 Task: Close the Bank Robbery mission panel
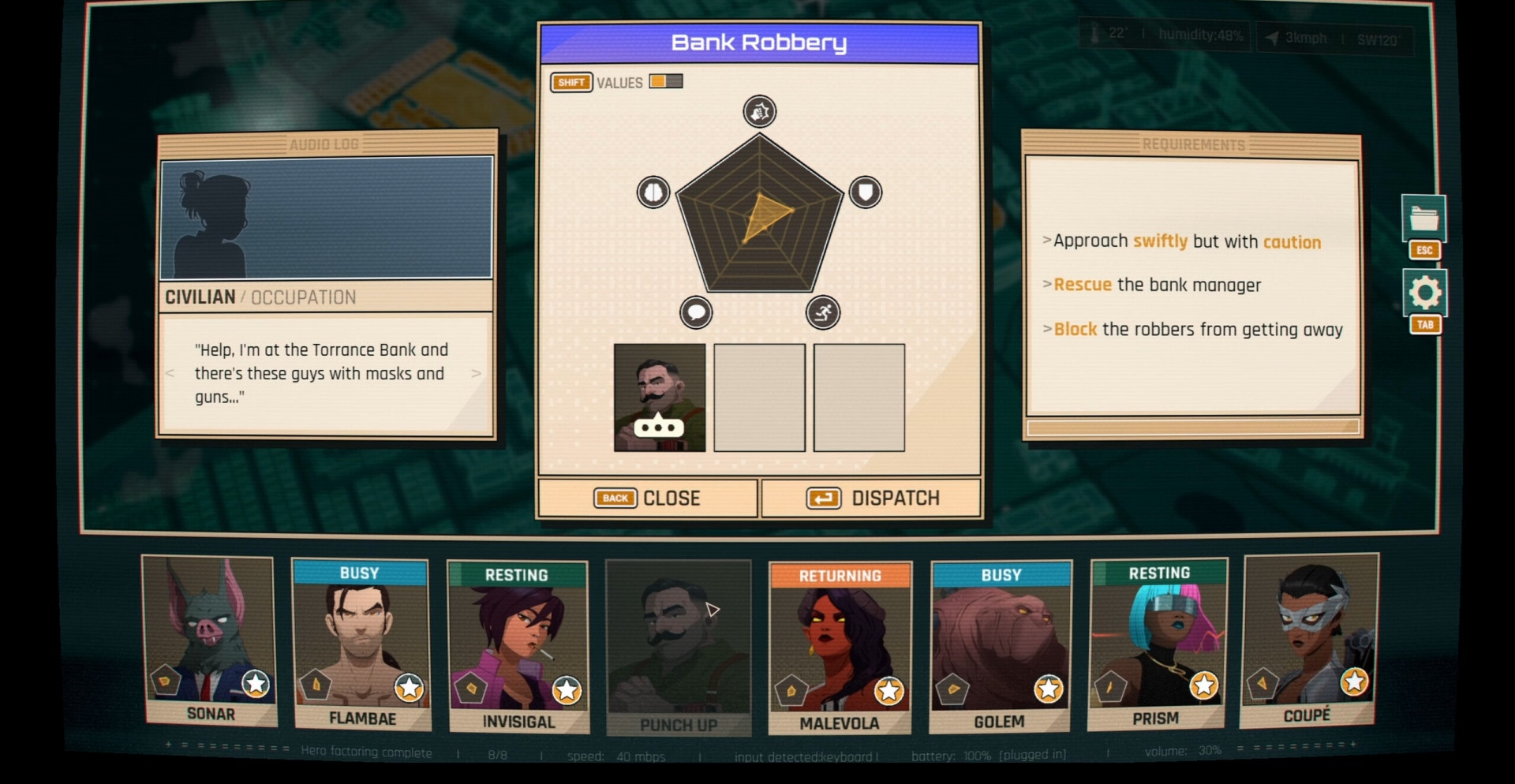tap(647, 498)
